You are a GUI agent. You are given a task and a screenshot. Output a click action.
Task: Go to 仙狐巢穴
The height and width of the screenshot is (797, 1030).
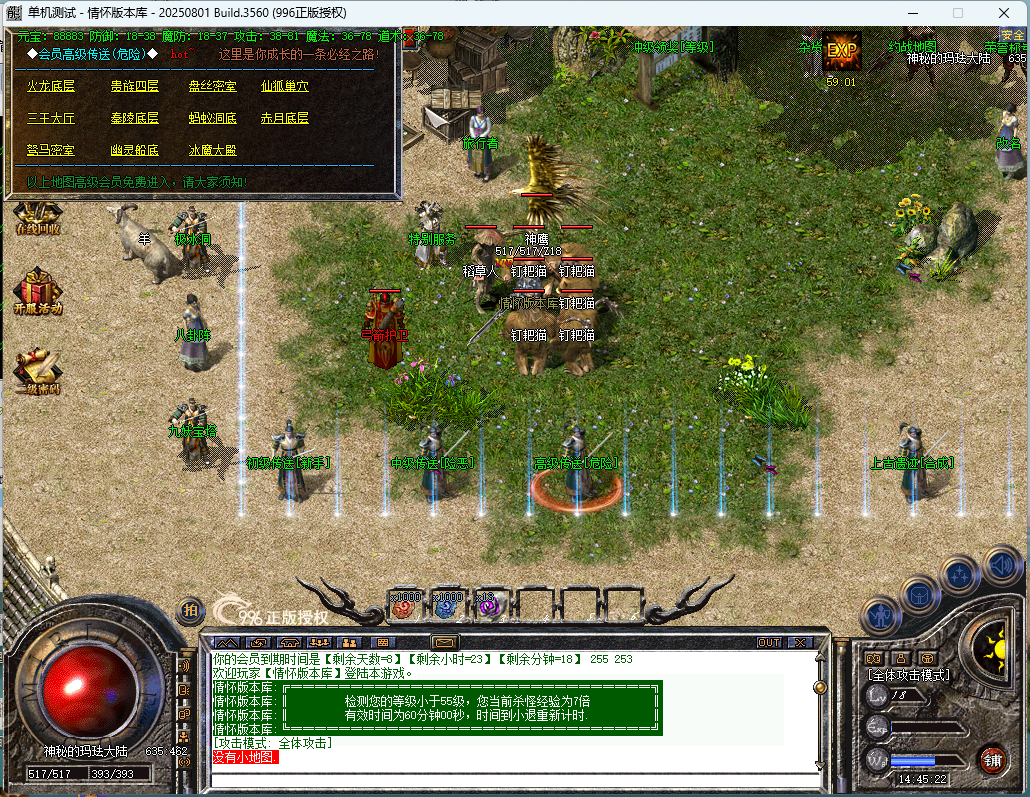(285, 86)
